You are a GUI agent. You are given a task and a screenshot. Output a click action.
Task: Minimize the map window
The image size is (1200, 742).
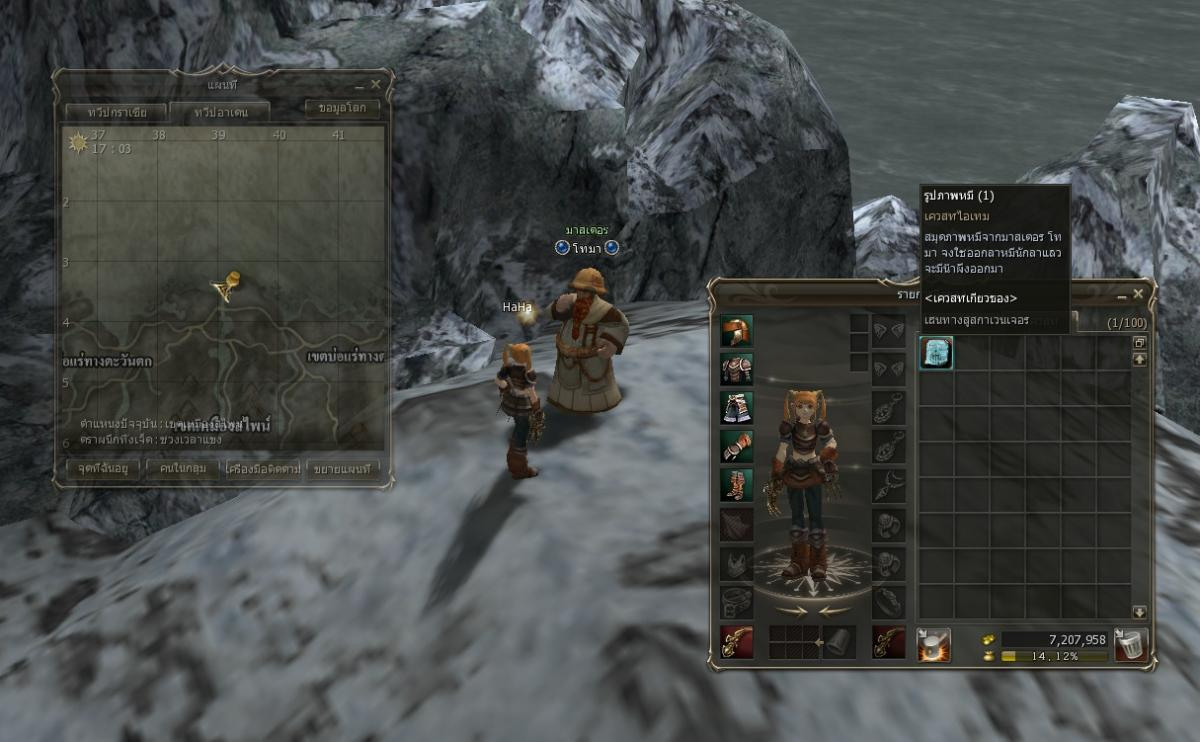(x=360, y=85)
